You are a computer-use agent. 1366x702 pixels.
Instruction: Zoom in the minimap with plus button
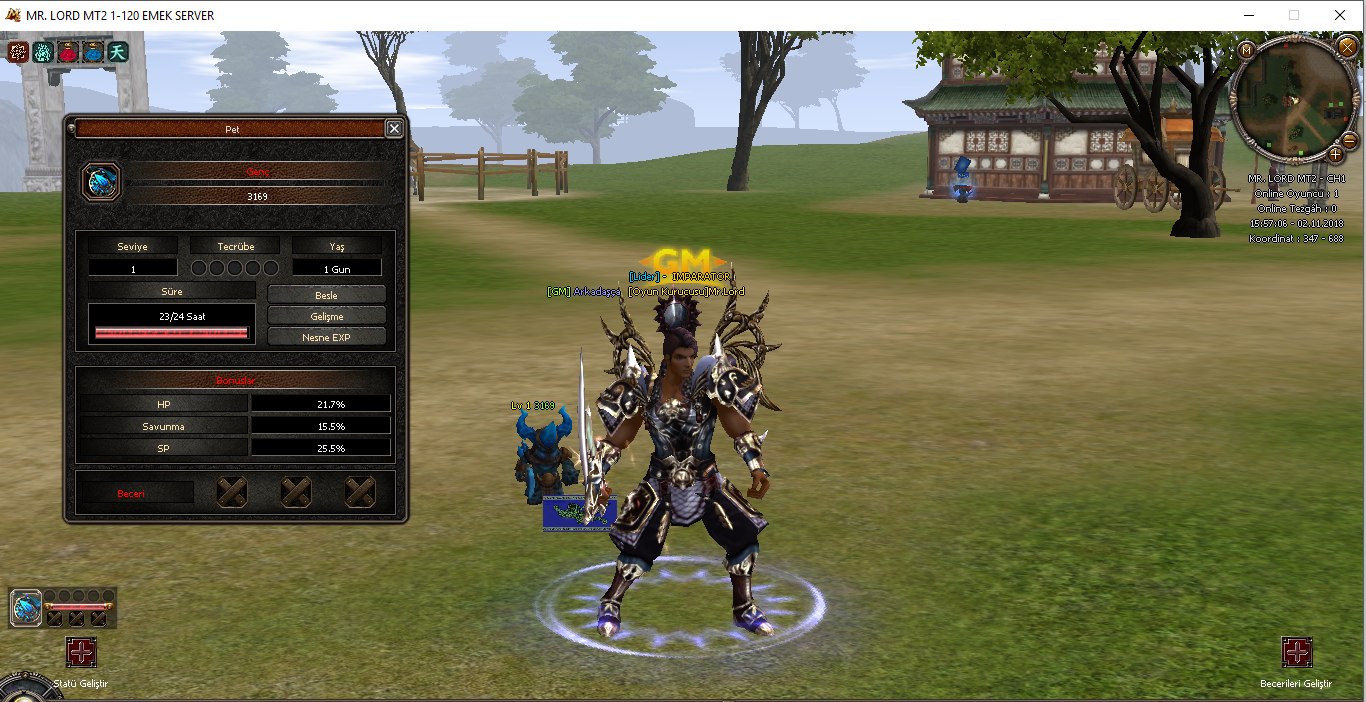pyautogui.click(x=1335, y=154)
